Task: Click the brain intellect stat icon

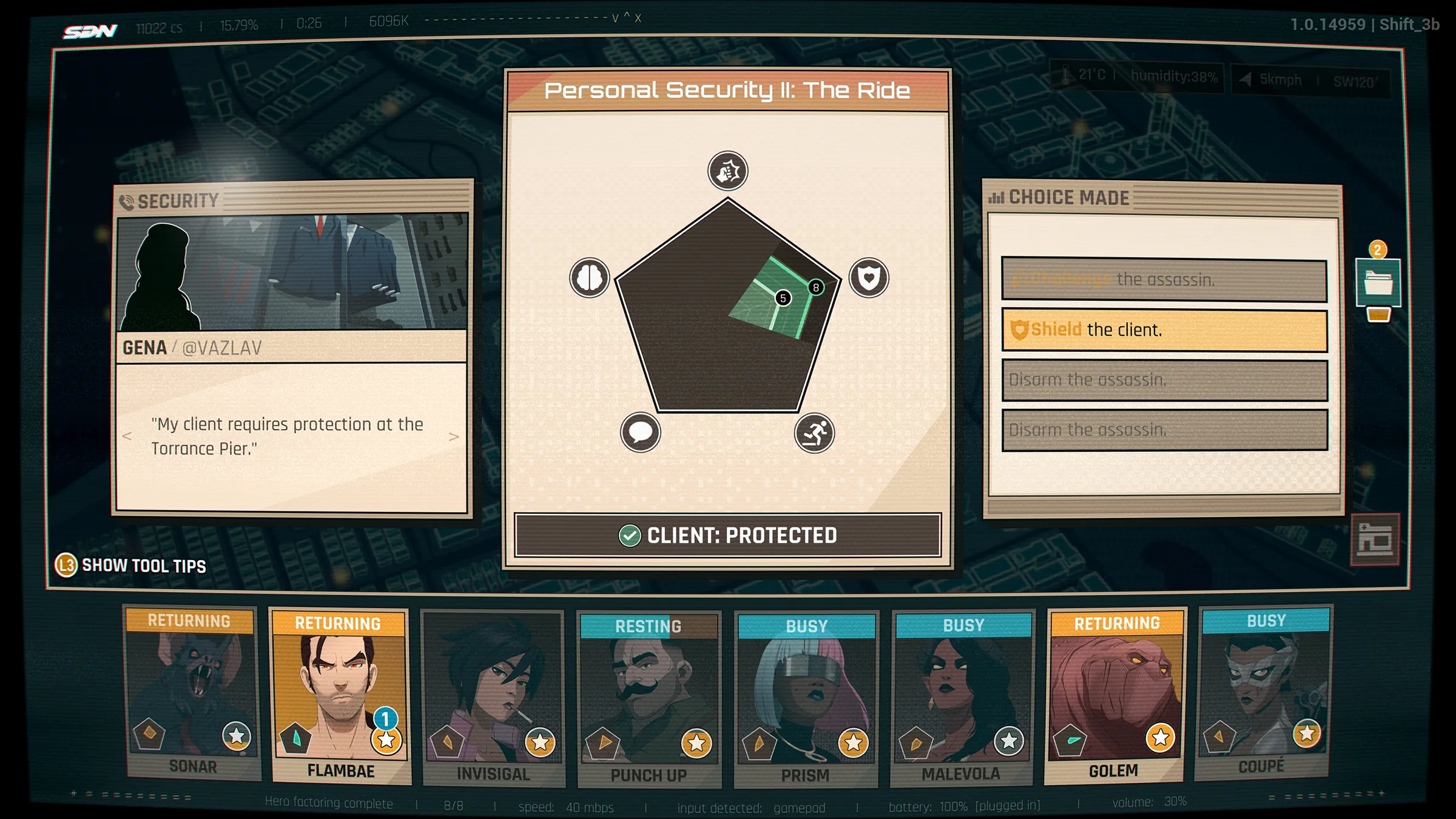Action: click(590, 278)
